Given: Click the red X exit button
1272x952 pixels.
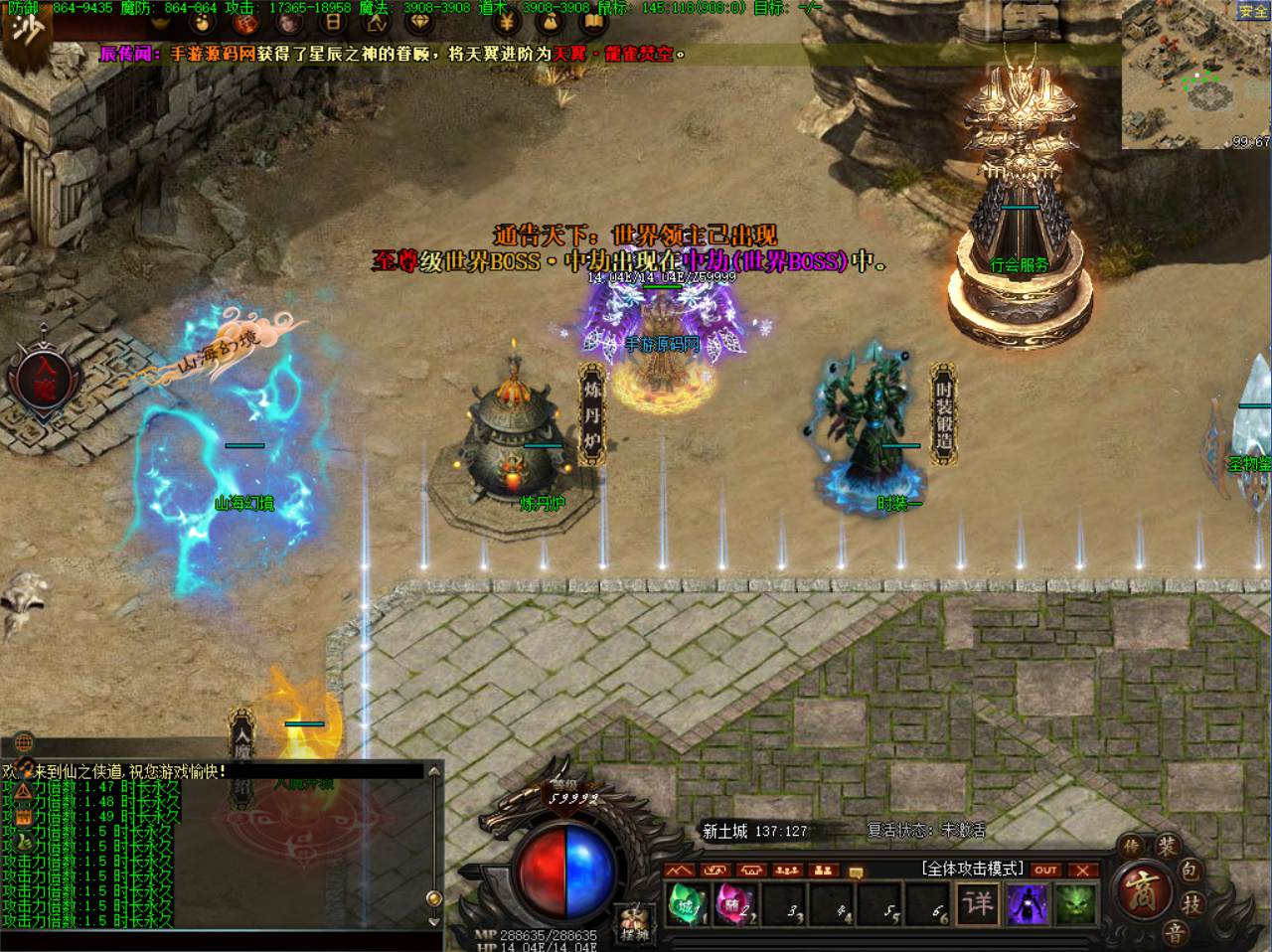Looking at the screenshot, I should click(x=1082, y=870).
